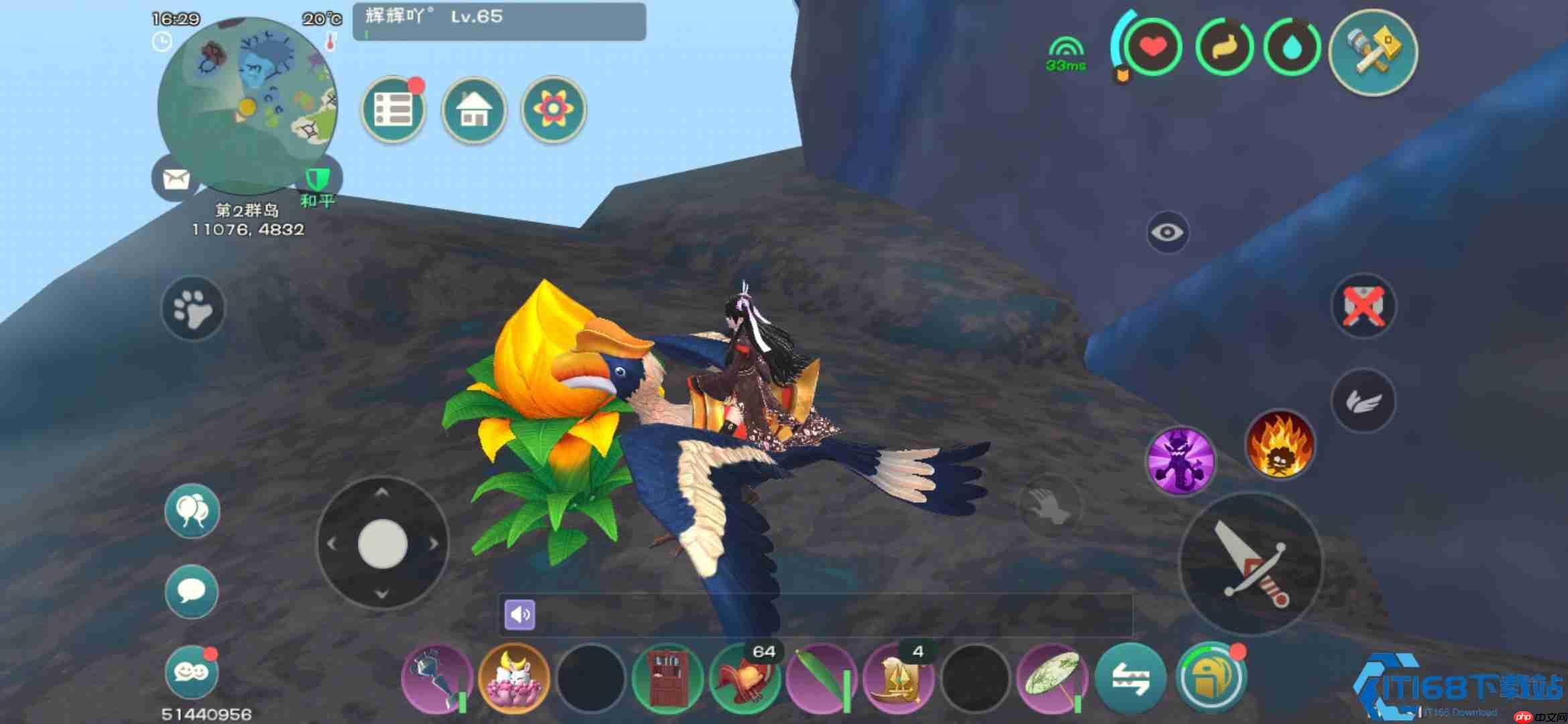This screenshot has height=724, width=1568.
Task: Activate the wing flight button
Action: 1364,402
